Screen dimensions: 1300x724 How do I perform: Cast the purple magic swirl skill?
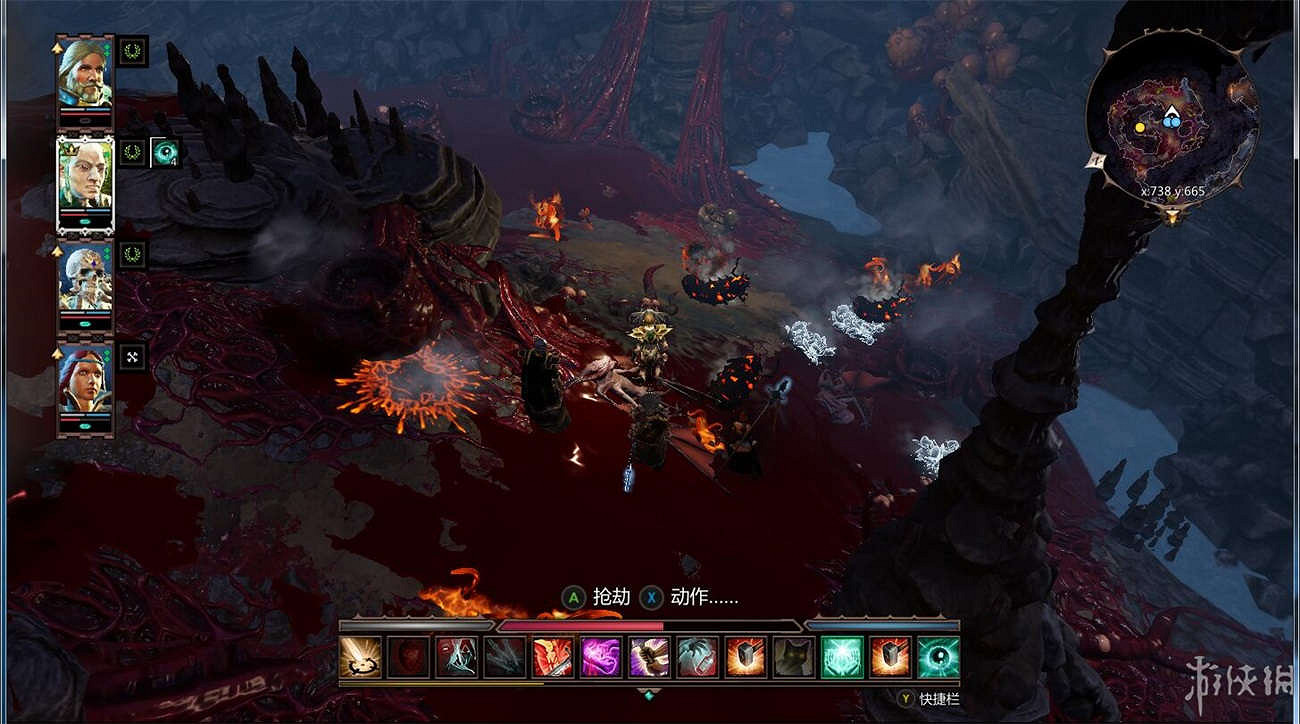600,657
